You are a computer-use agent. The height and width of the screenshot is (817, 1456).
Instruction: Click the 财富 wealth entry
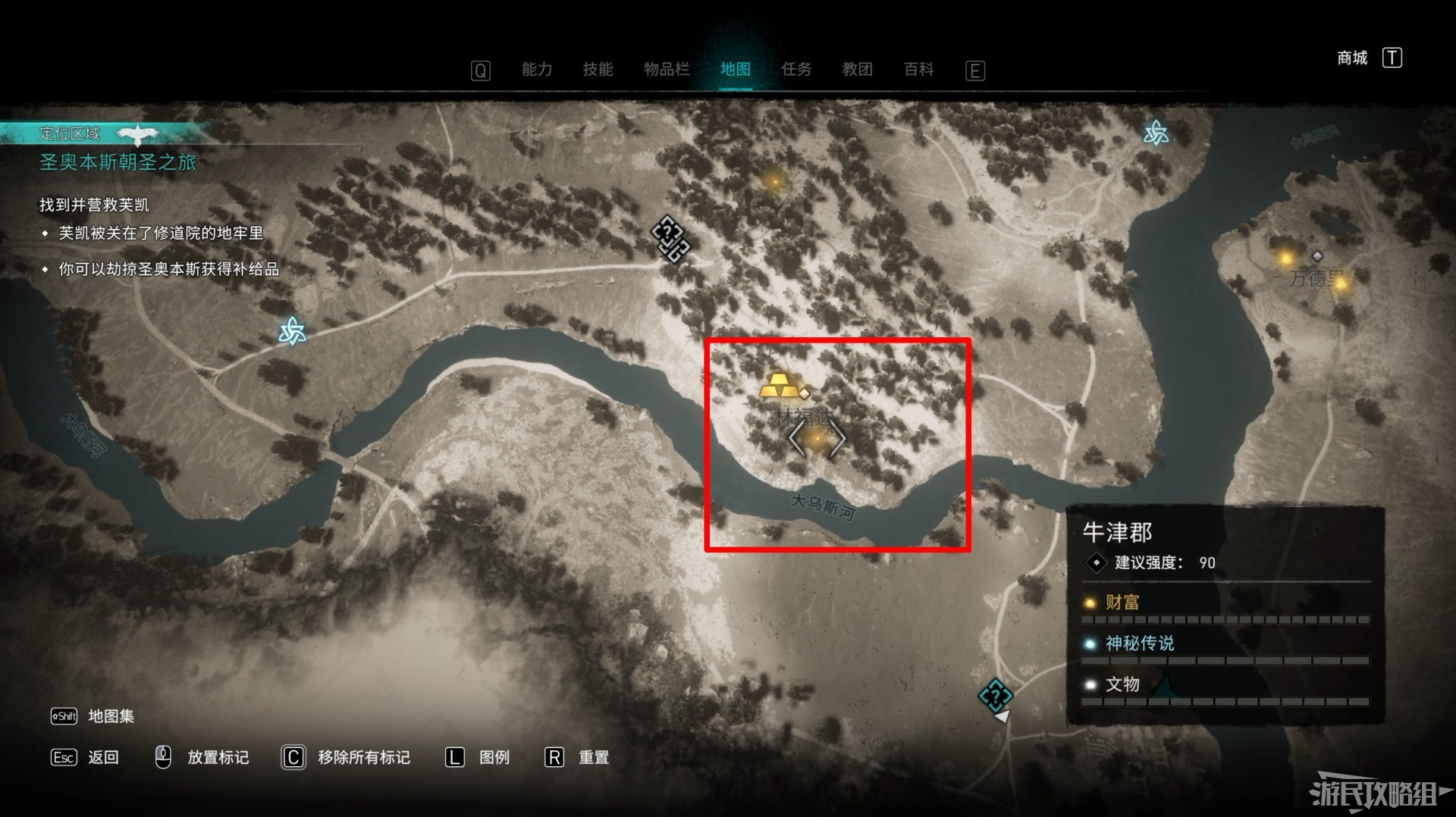pyautogui.click(x=1122, y=603)
